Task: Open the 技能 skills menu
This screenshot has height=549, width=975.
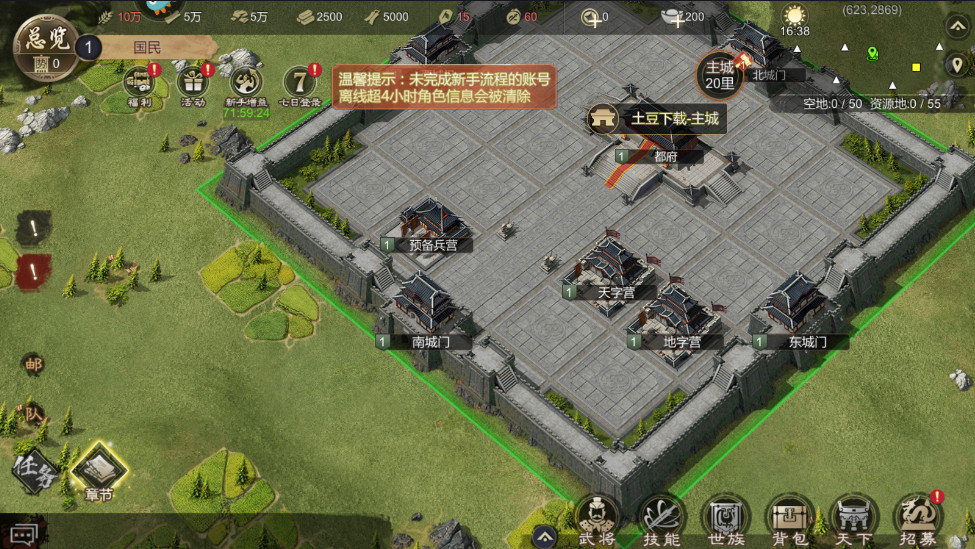Action: pyautogui.click(x=661, y=520)
